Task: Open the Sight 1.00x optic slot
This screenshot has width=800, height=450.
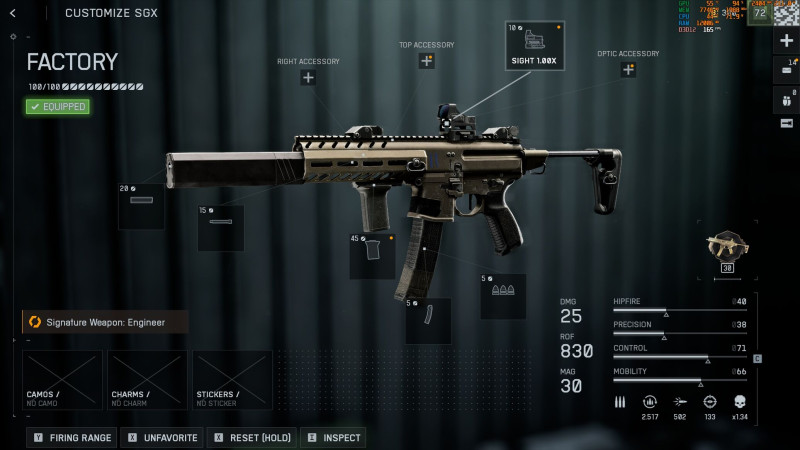Action: click(x=535, y=46)
